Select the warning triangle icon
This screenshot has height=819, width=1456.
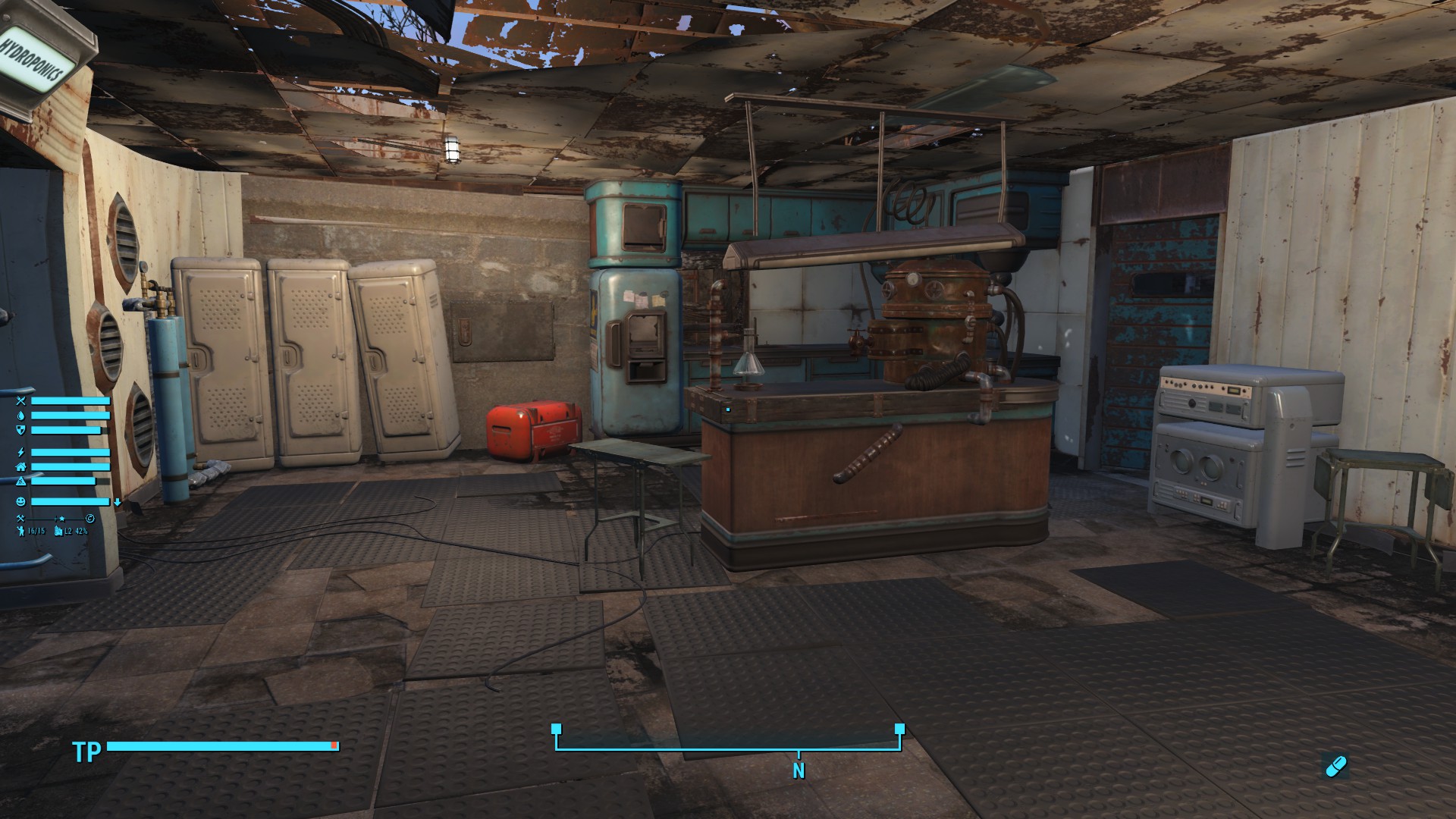[20, 482]
